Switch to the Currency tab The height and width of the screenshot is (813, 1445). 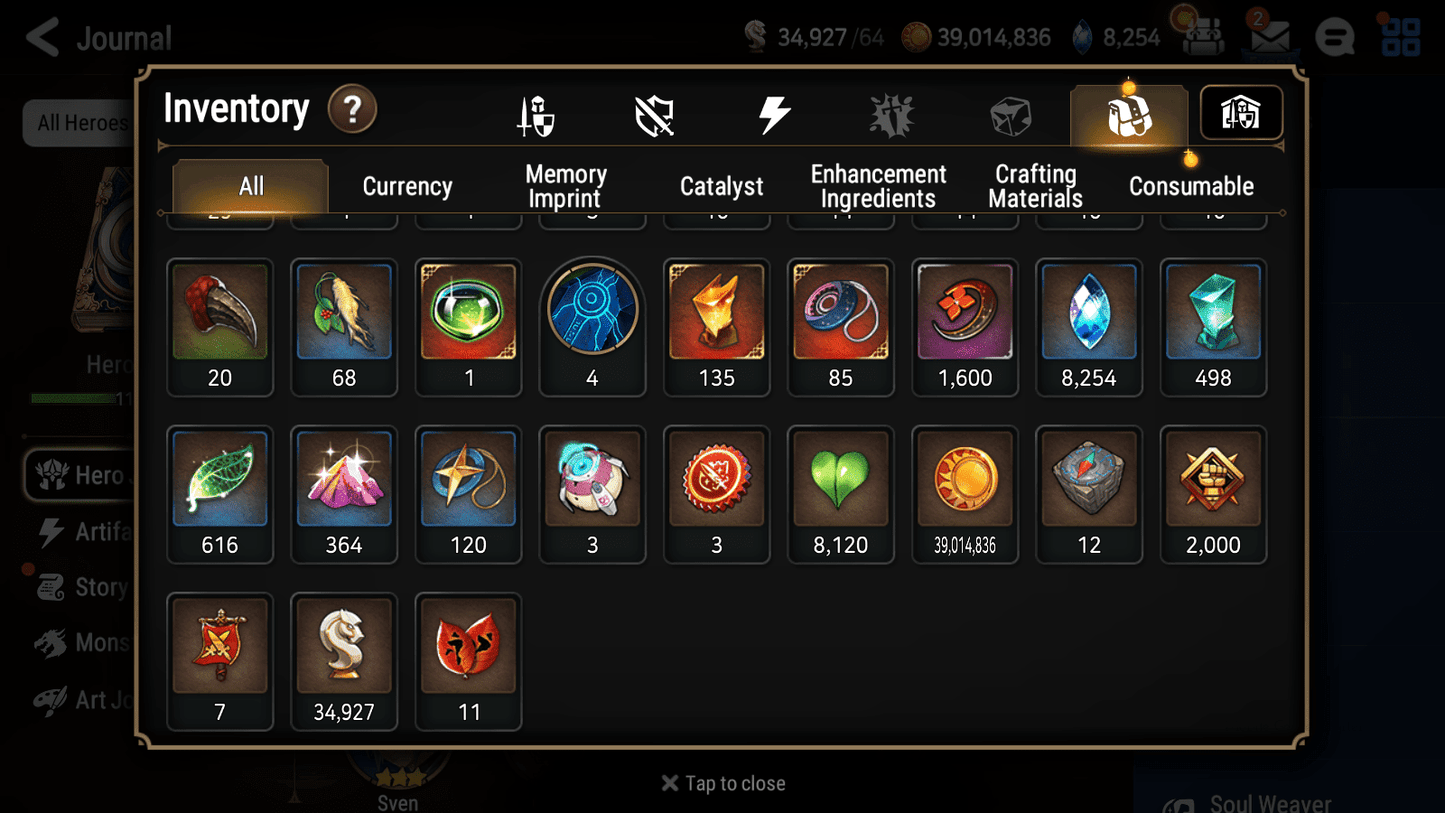click(x=406, y=186)
